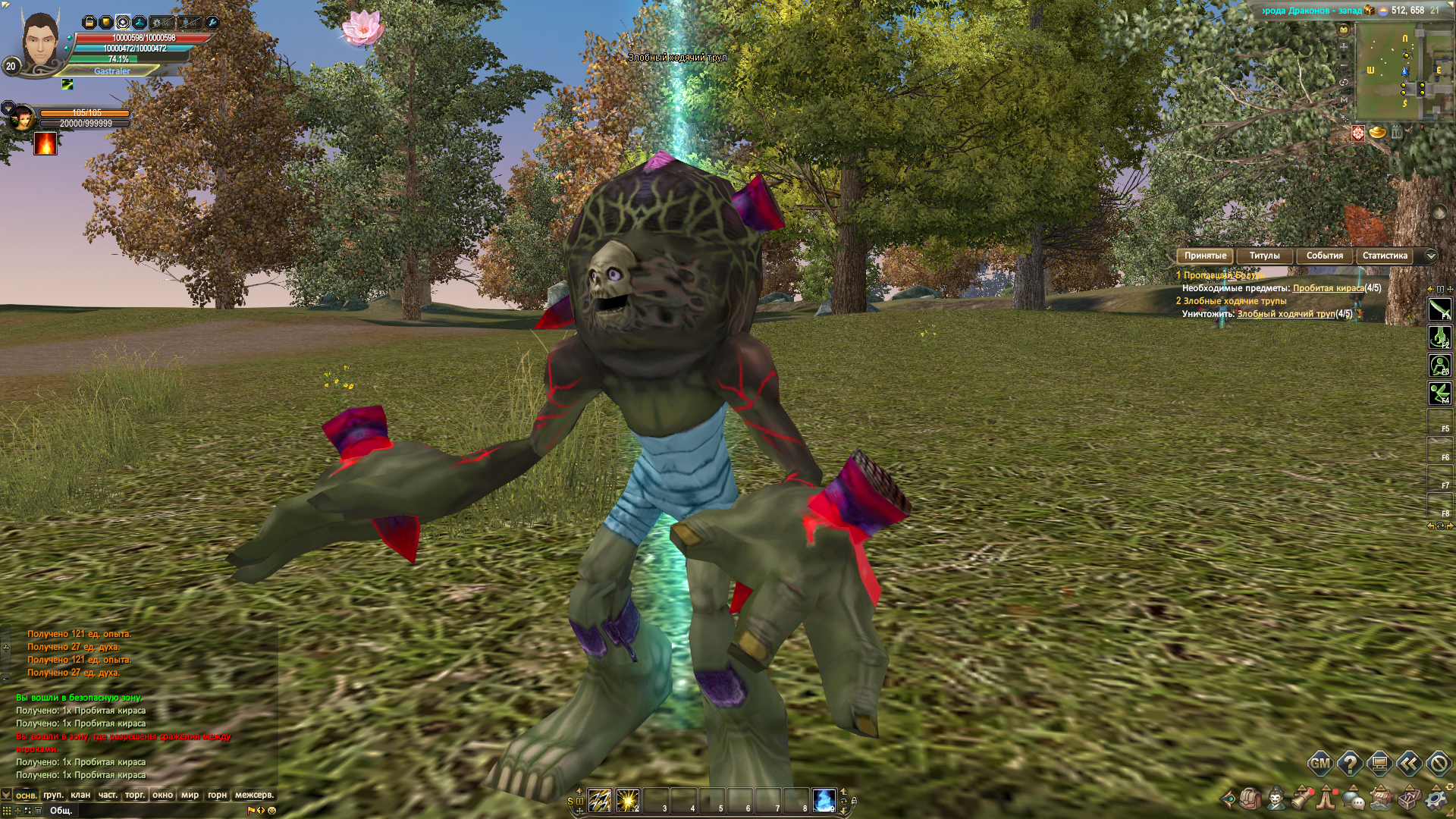Open the gold ingot shop icon
The height and width of the screenshot is (819, 1456).
pyautogui.click(x=1377, y=133)
